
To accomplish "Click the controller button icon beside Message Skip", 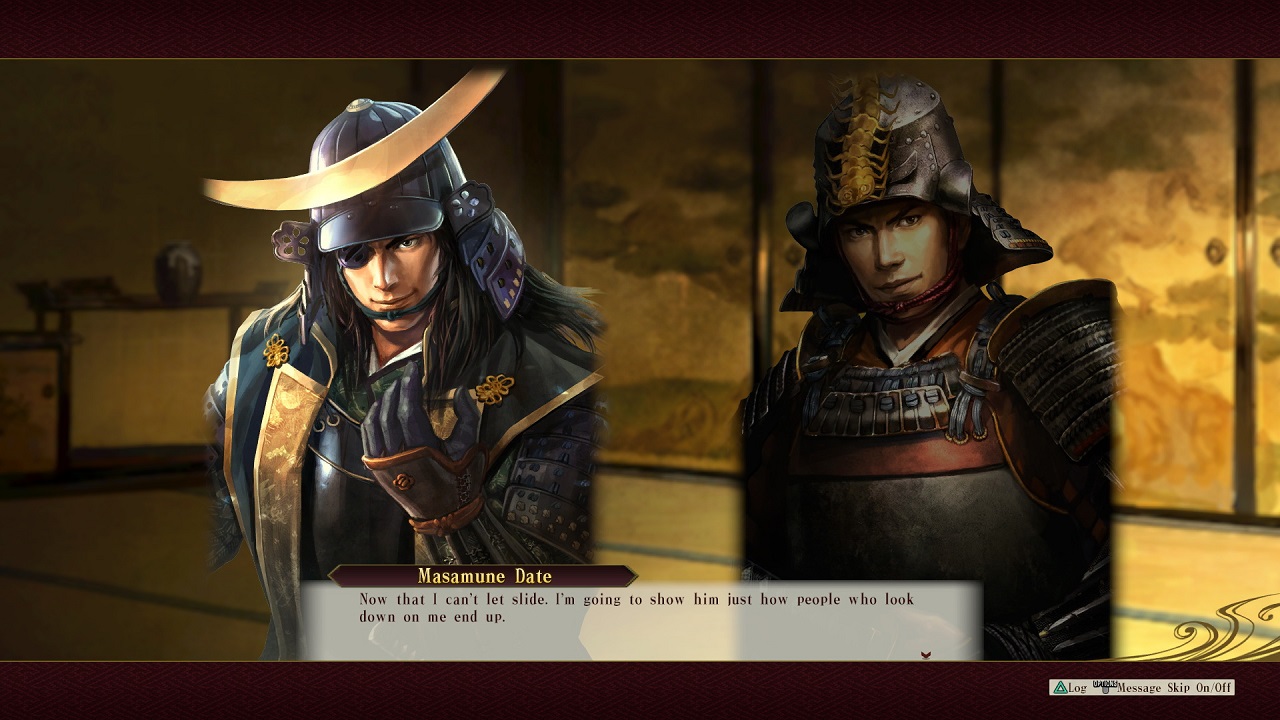I will coord(1105,687).
